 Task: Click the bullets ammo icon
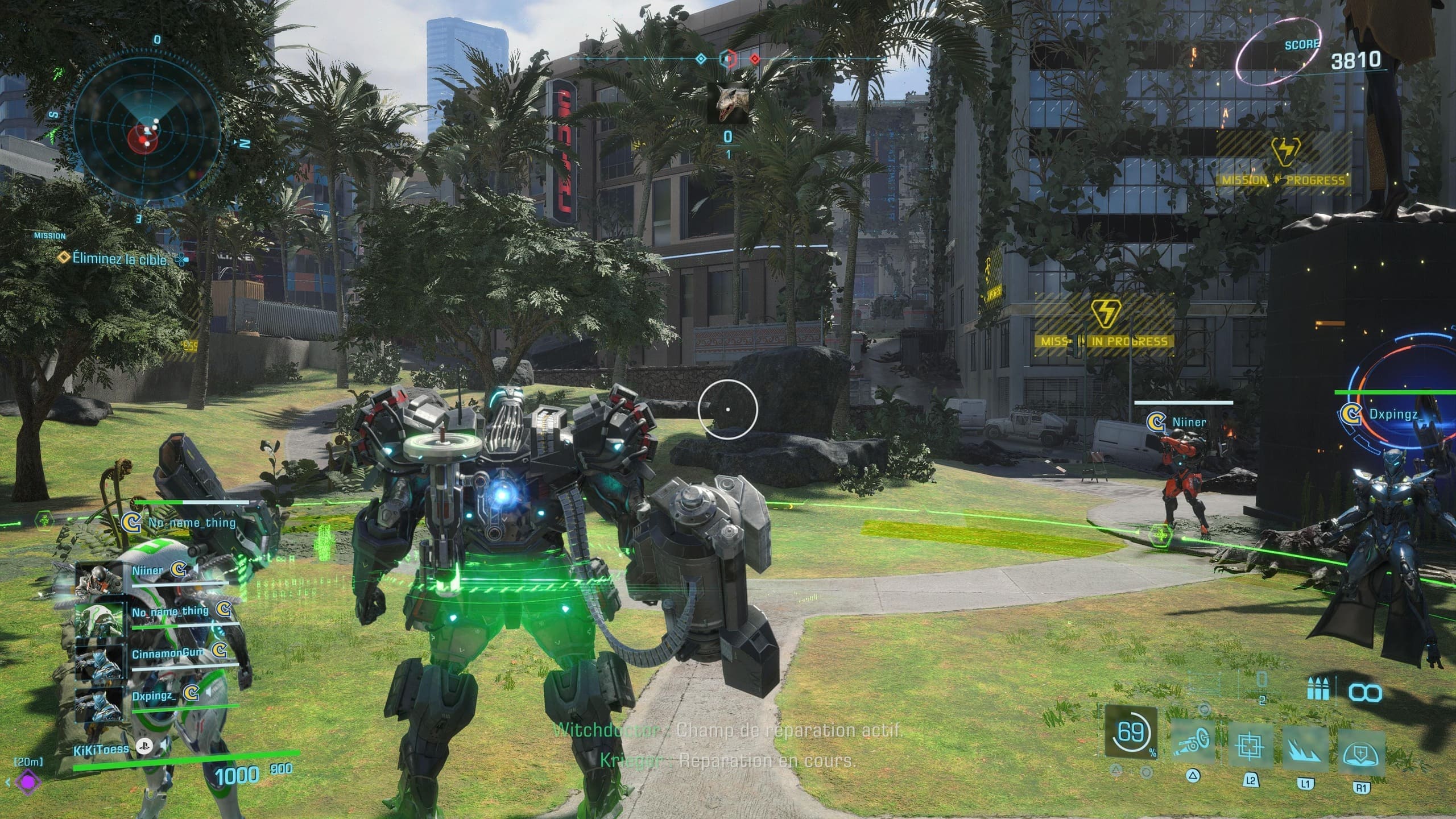point(1317,692)
